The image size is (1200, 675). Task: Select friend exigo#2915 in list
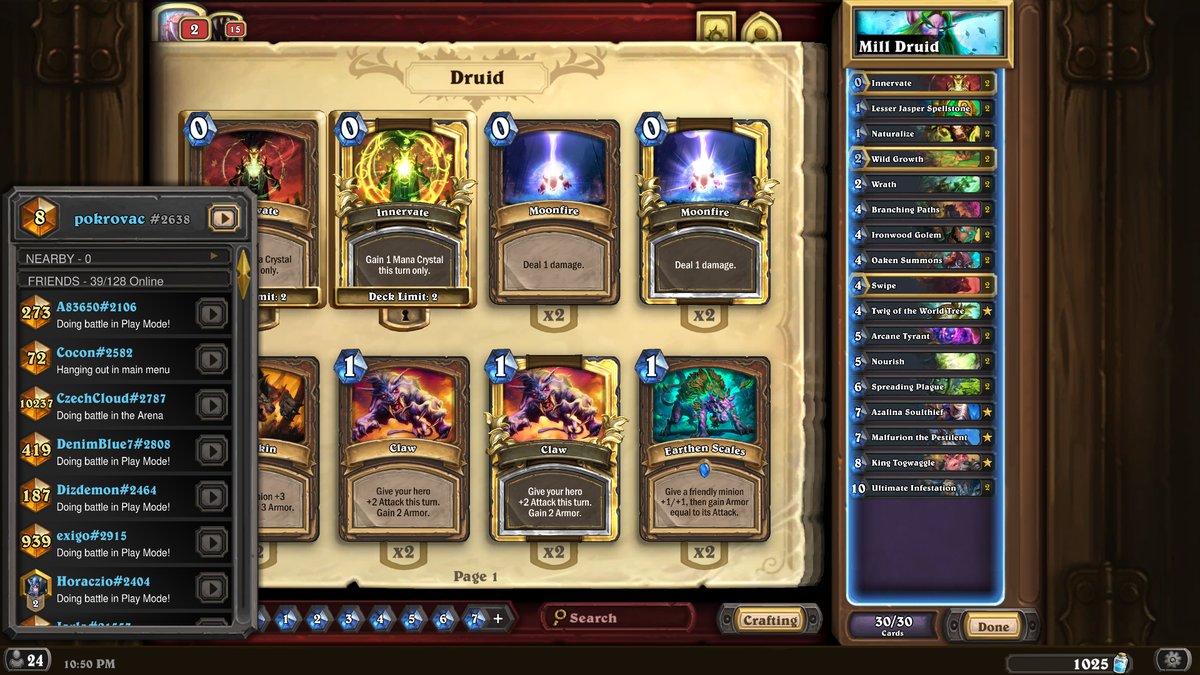pos(110,543)
